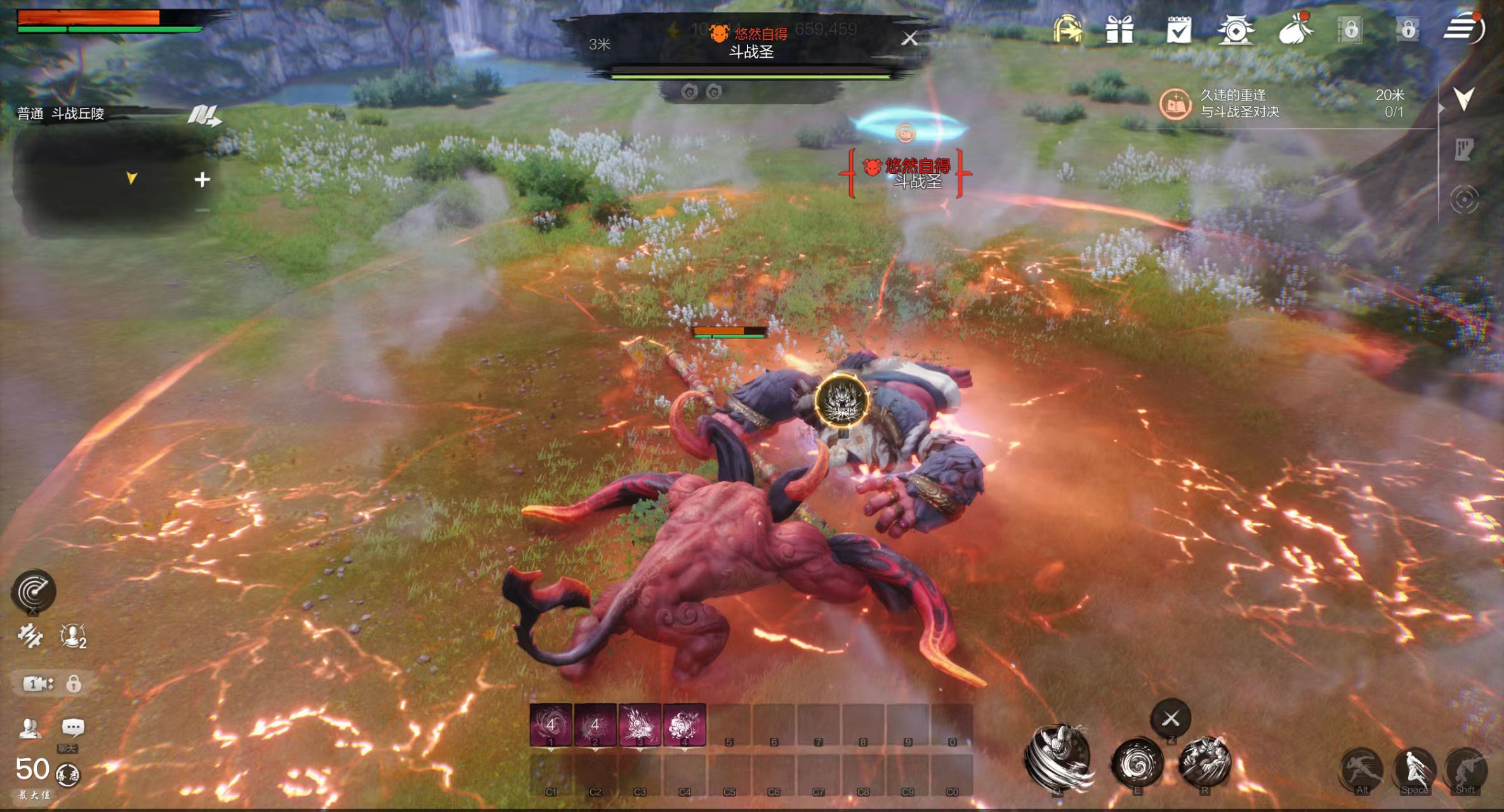Select the 久违的重逢 quest tracker entry
Image resolution: width=1504 pixels, height=812 pixels.
(x=1239, y=103)
